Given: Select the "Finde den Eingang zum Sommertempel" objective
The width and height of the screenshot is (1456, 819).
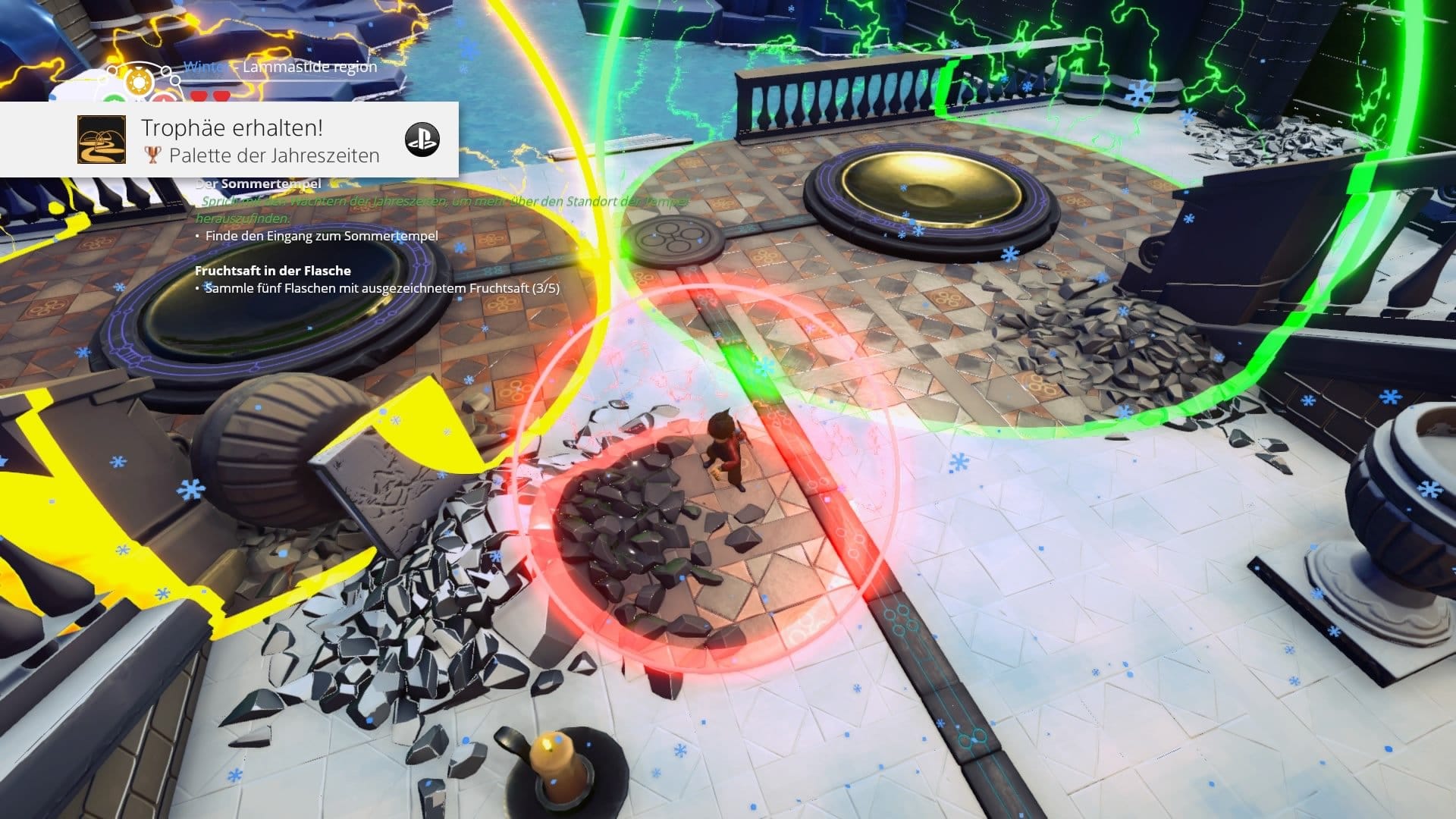Looking at the screenshot, I should (x=322, y=236).
